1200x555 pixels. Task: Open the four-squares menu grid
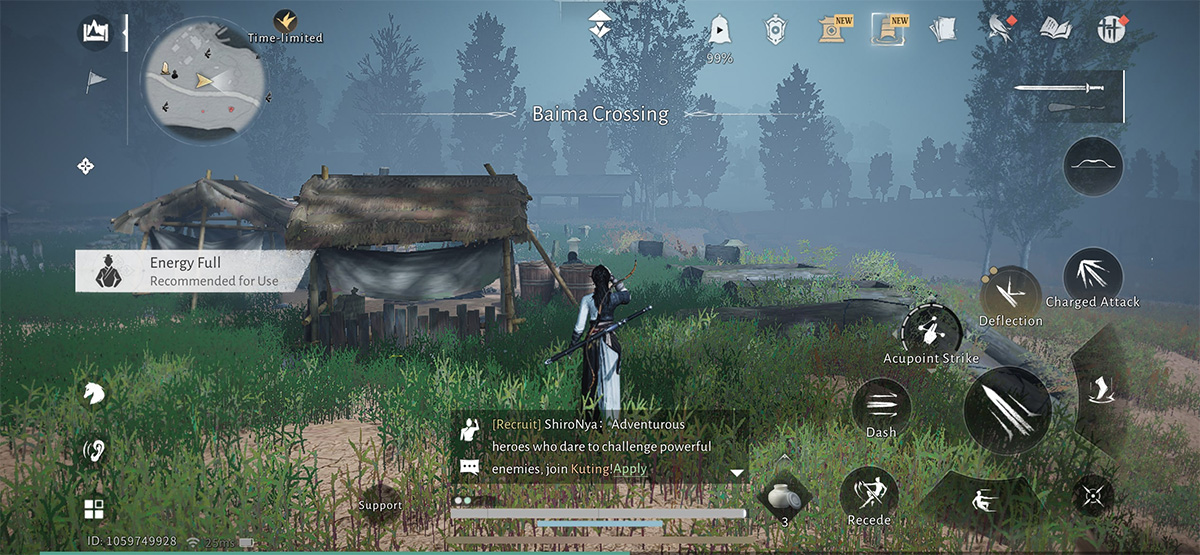(x=94, y=509)
